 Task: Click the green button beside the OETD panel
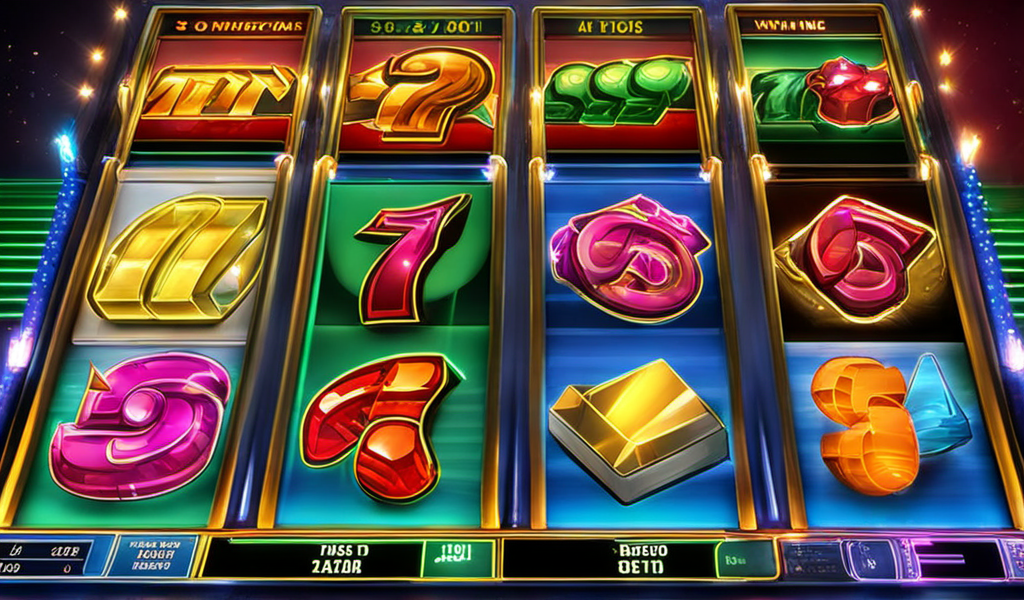(743, 558)
